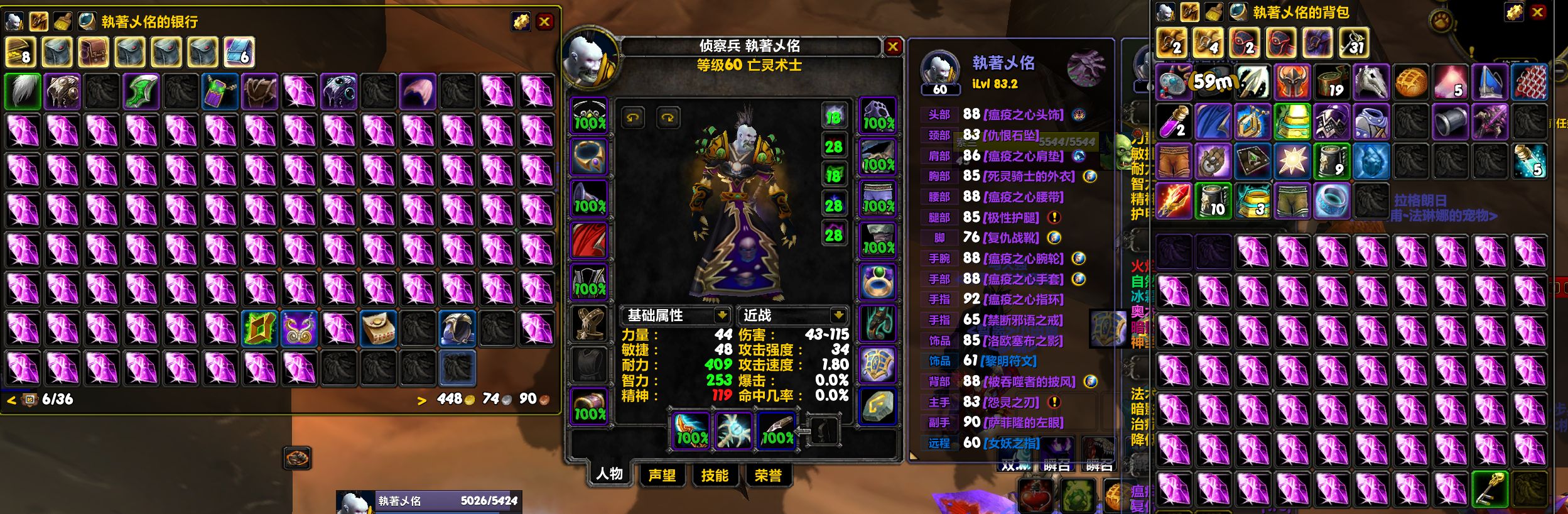1568x514 pixels.
Task: Open the 技能 skills tab
Action: point(715,475)
